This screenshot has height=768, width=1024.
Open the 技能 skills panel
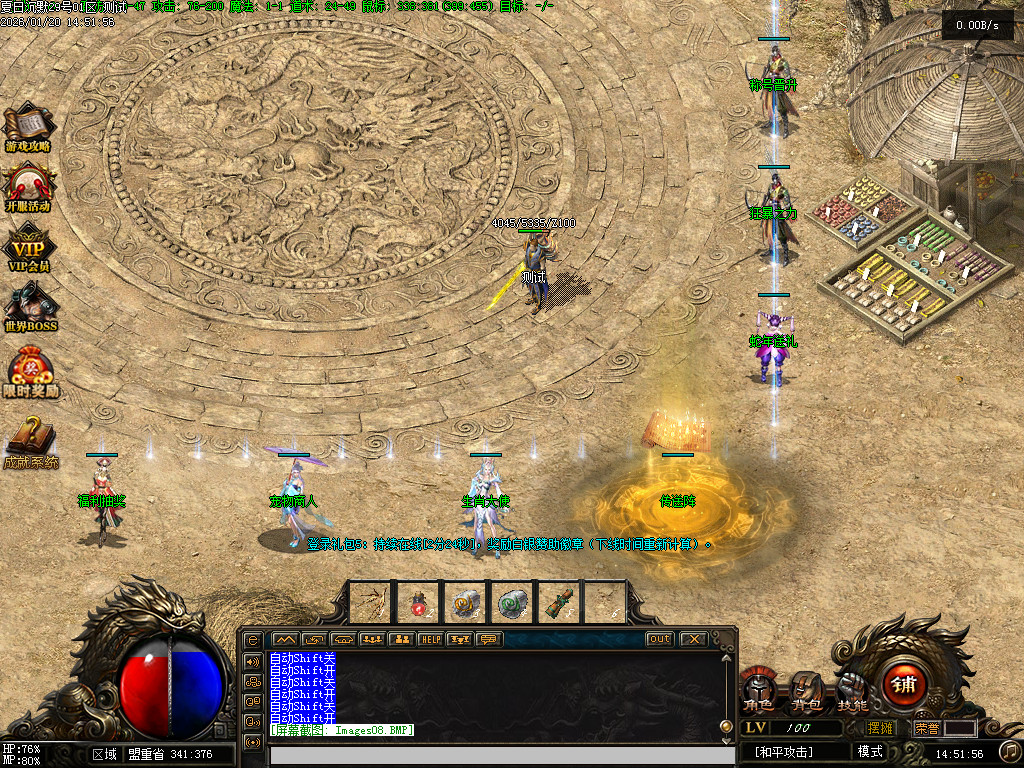pos(852,690)
